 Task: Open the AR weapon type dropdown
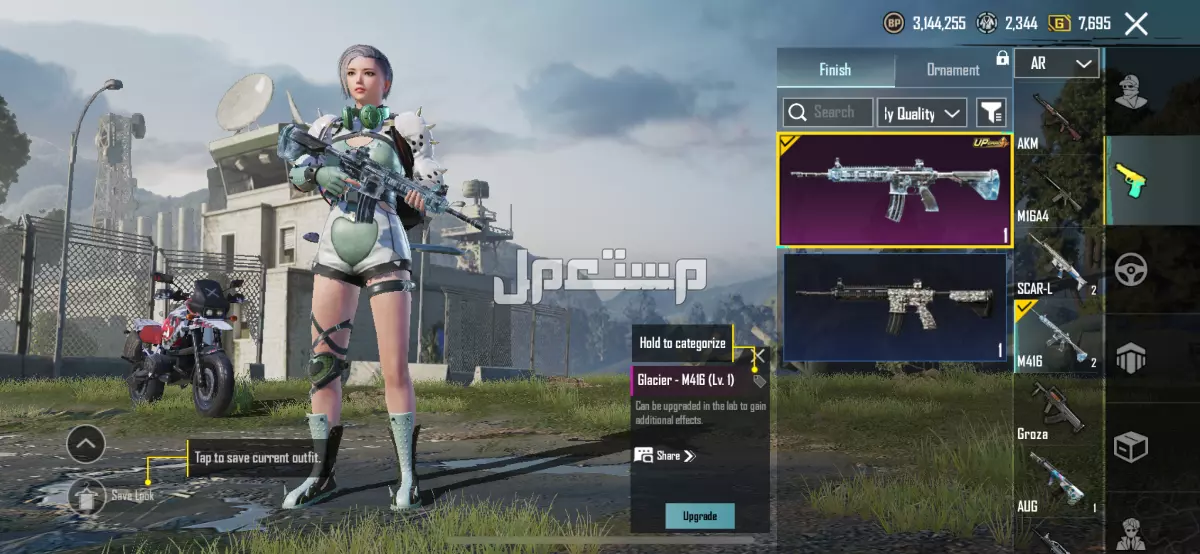[x=1056, y=64]
